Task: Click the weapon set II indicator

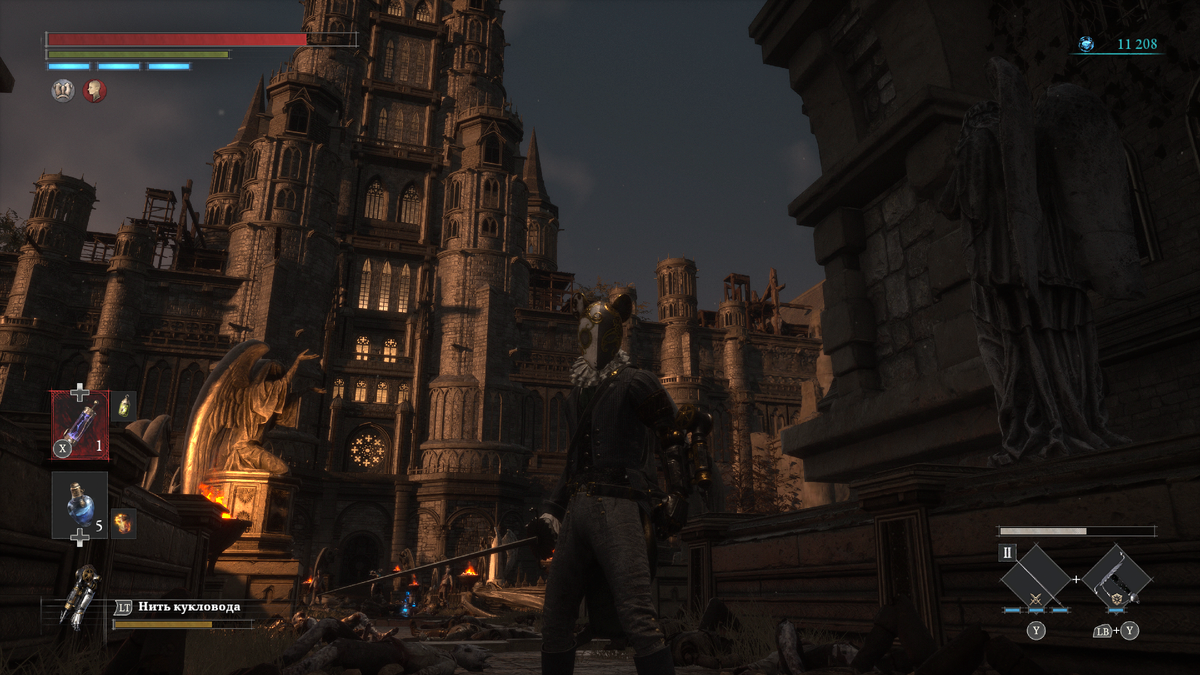Action: pyautogui.click(x=1007, y=553)
